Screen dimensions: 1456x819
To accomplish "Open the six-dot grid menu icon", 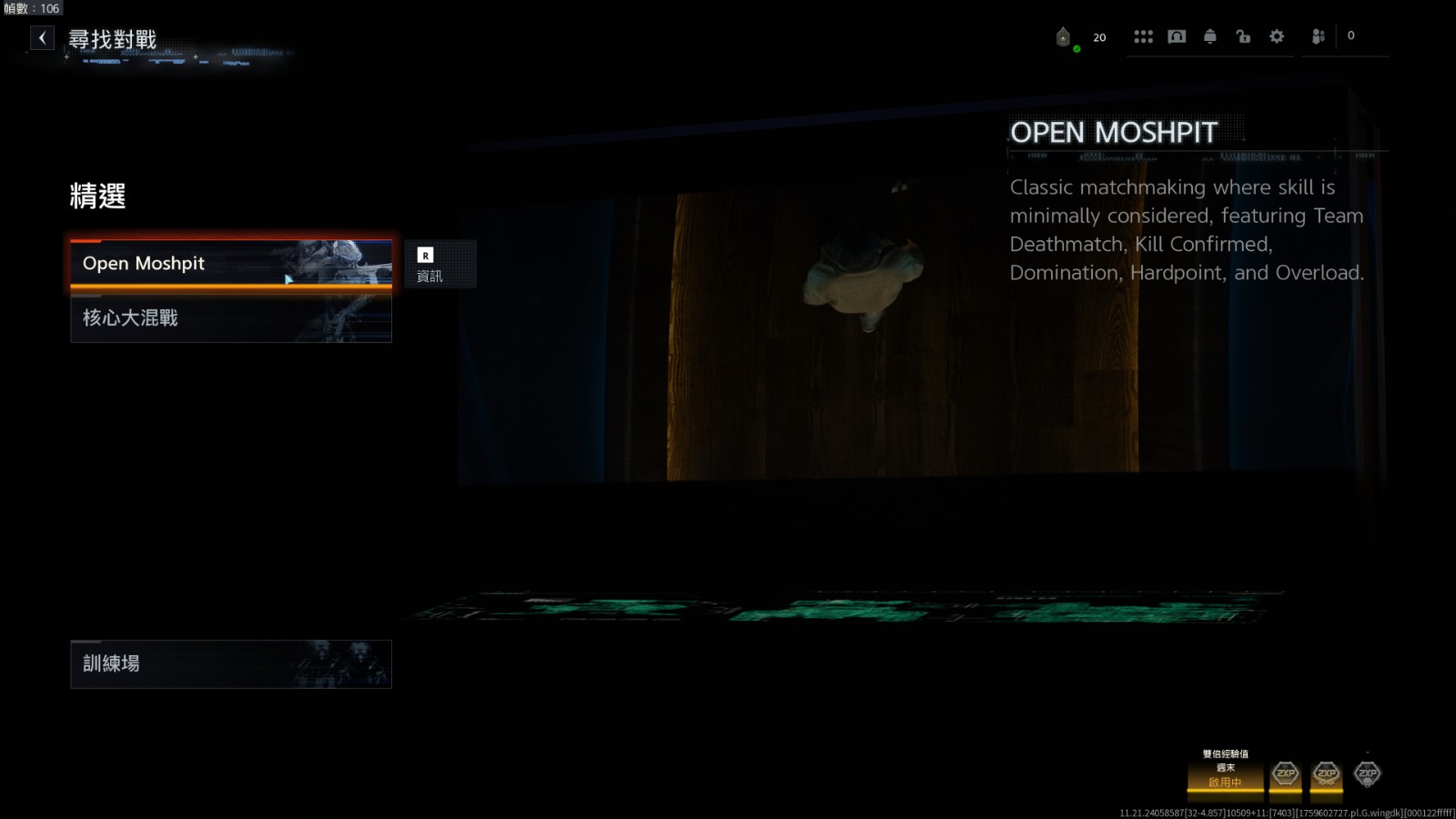I will [x=1143, y=36].
